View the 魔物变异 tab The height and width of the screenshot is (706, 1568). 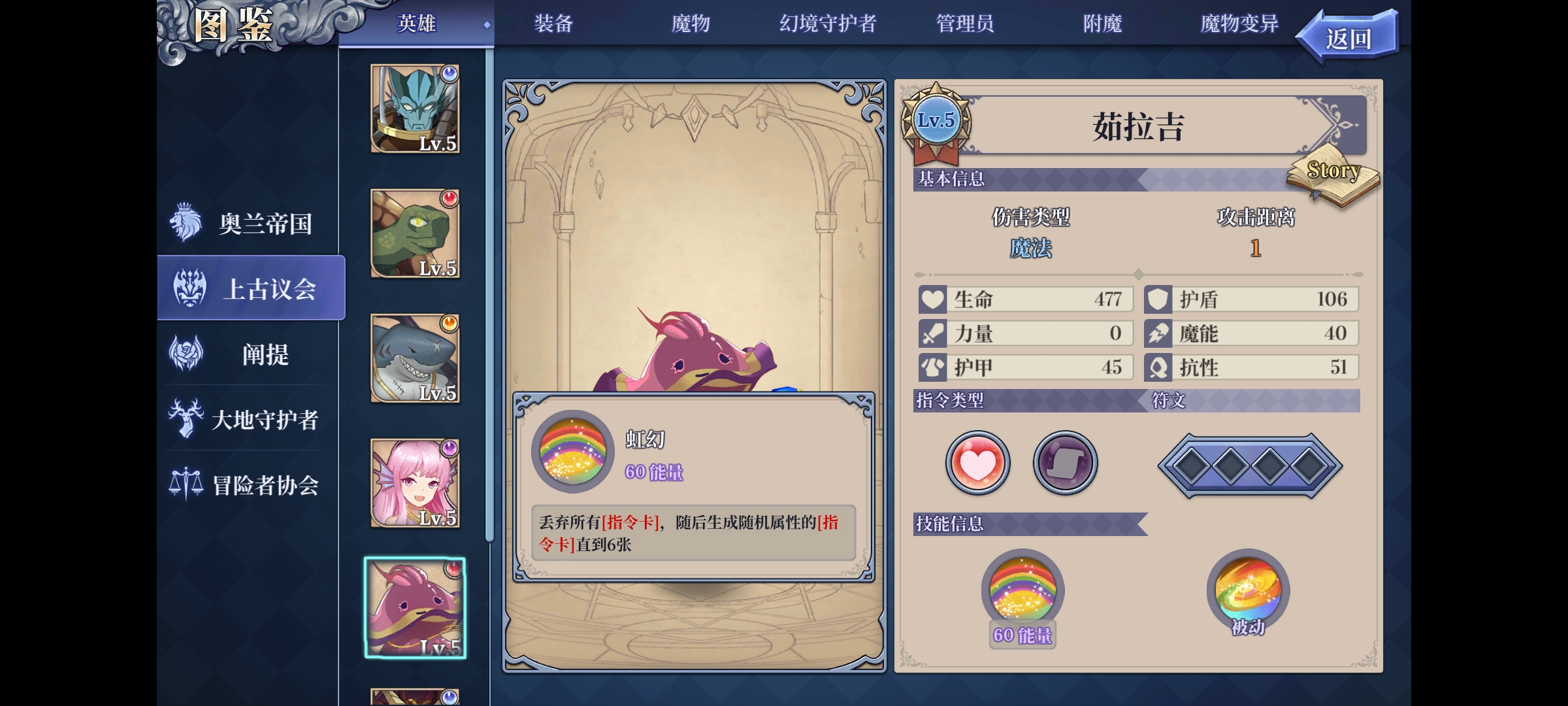coord(1239,24)
